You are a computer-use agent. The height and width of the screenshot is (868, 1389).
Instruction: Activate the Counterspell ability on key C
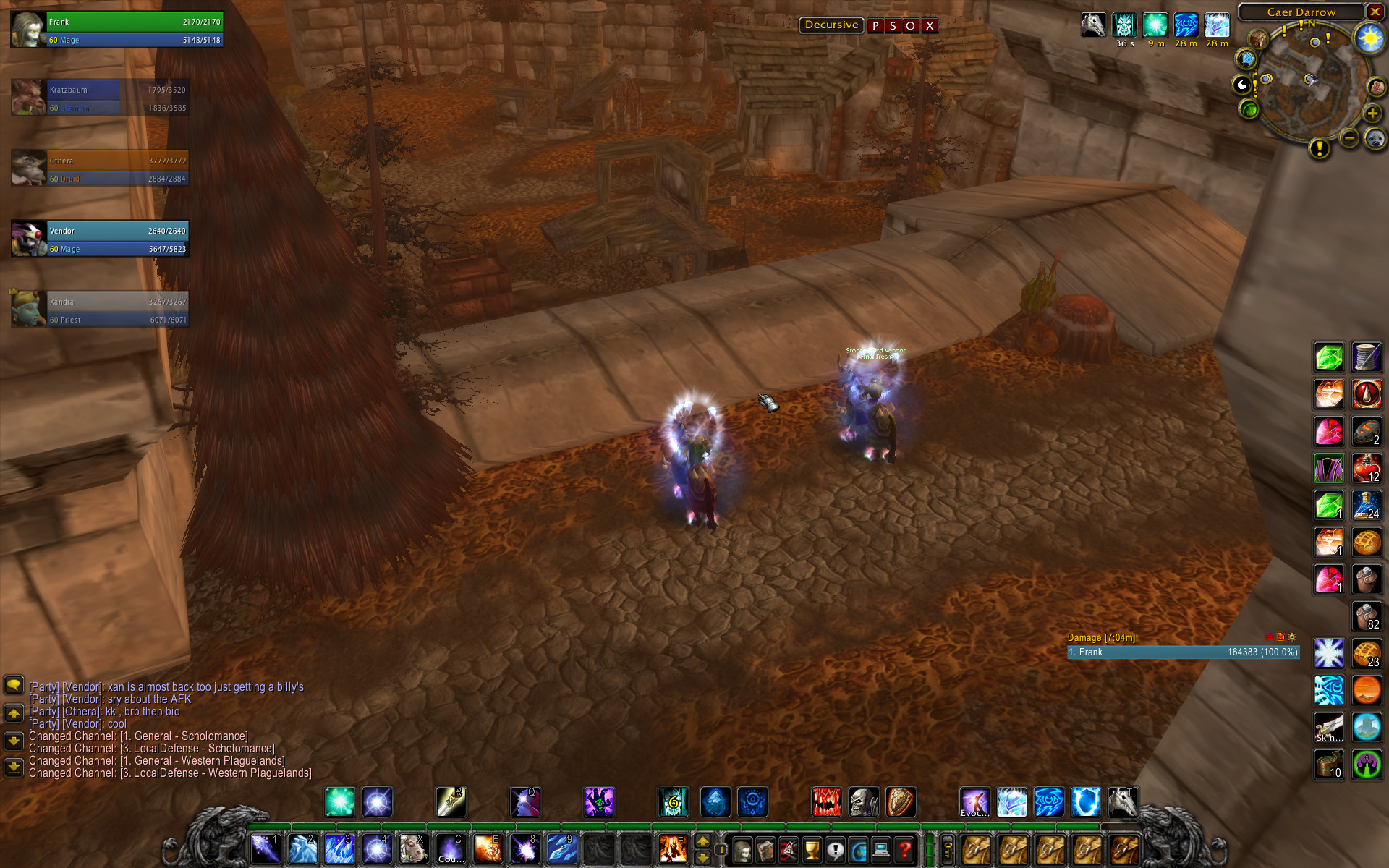tap(451, 849)
